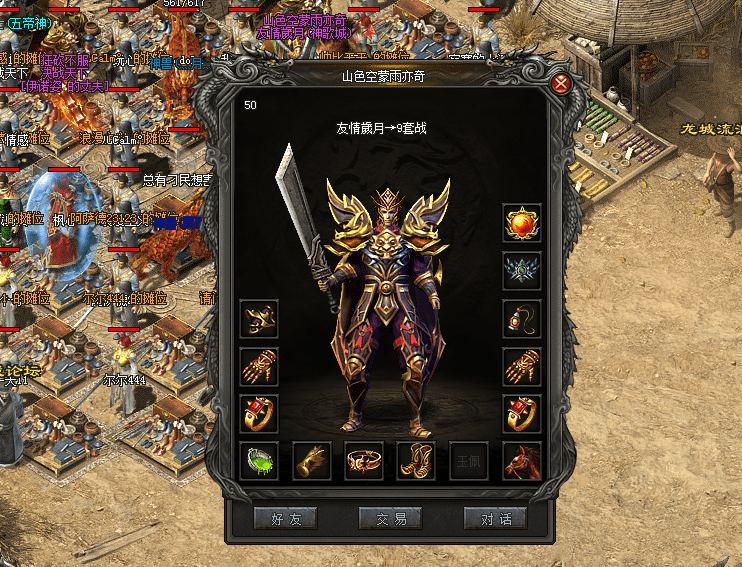The height and width of the screenshot is (567, 742).
Task: Inspect the golden helmet slot
Action: [260, 319]
